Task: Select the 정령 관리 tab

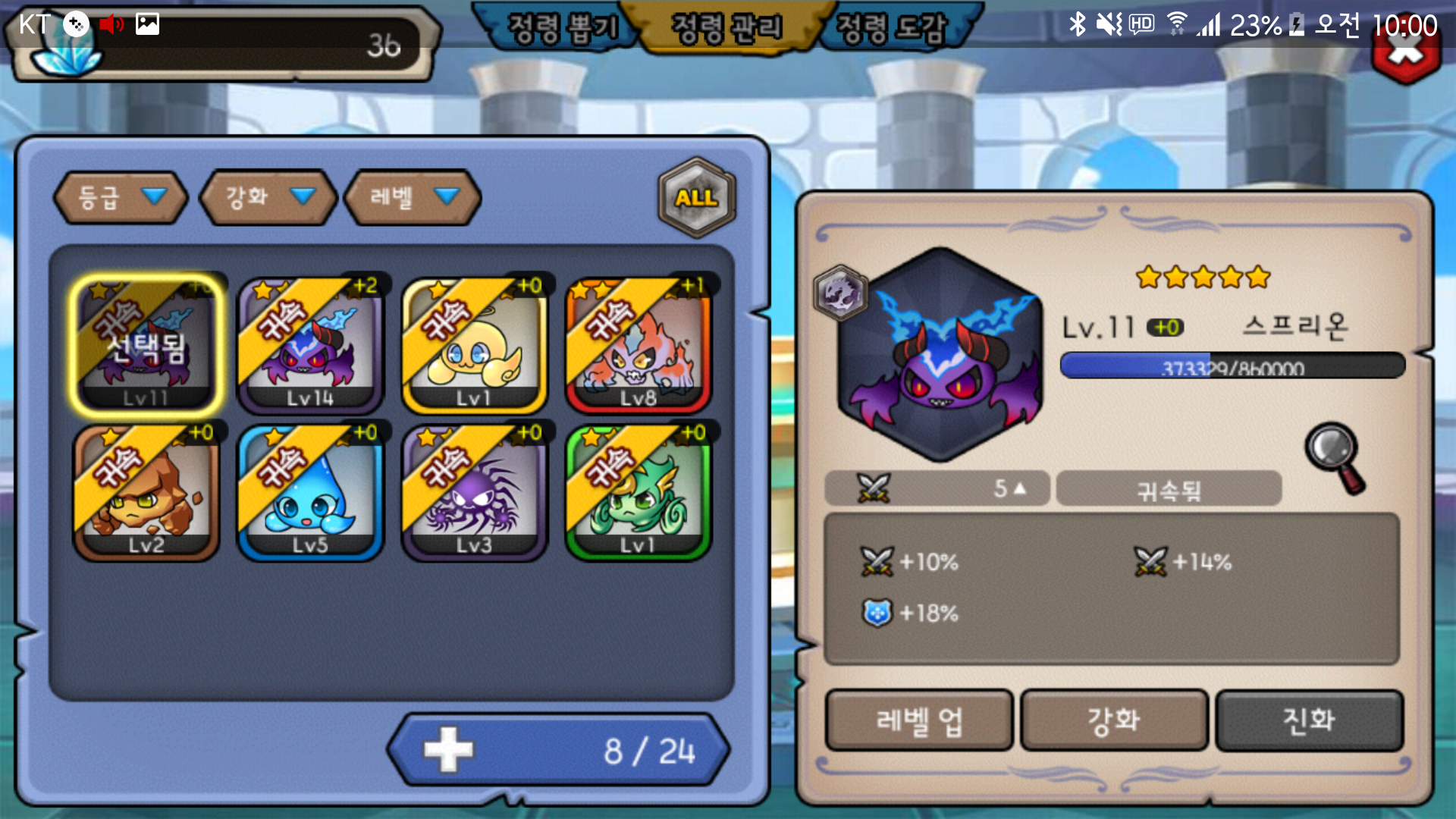Action: (x=726, y=29)
